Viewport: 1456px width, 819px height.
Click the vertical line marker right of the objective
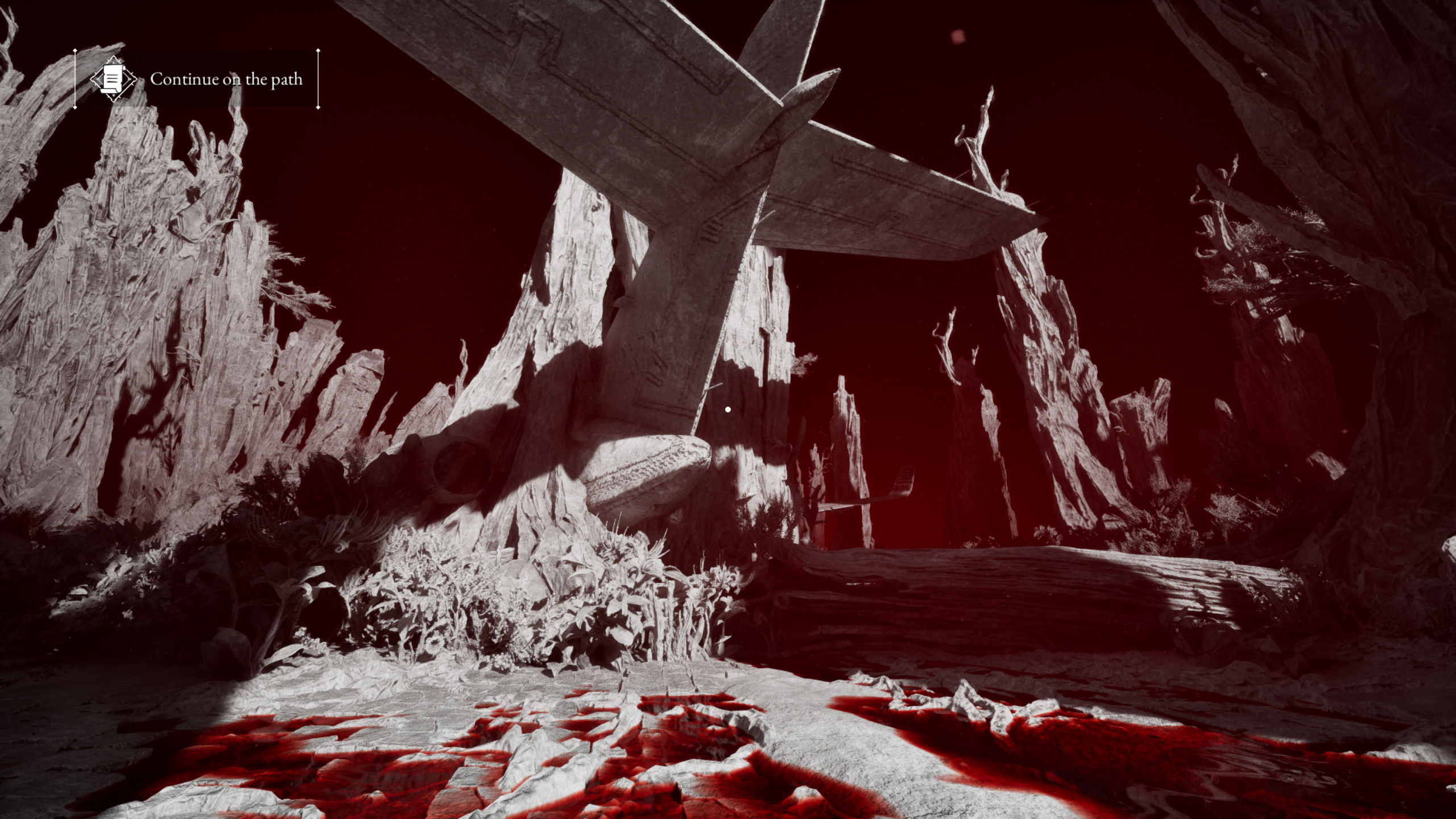[x=317, y=80]
